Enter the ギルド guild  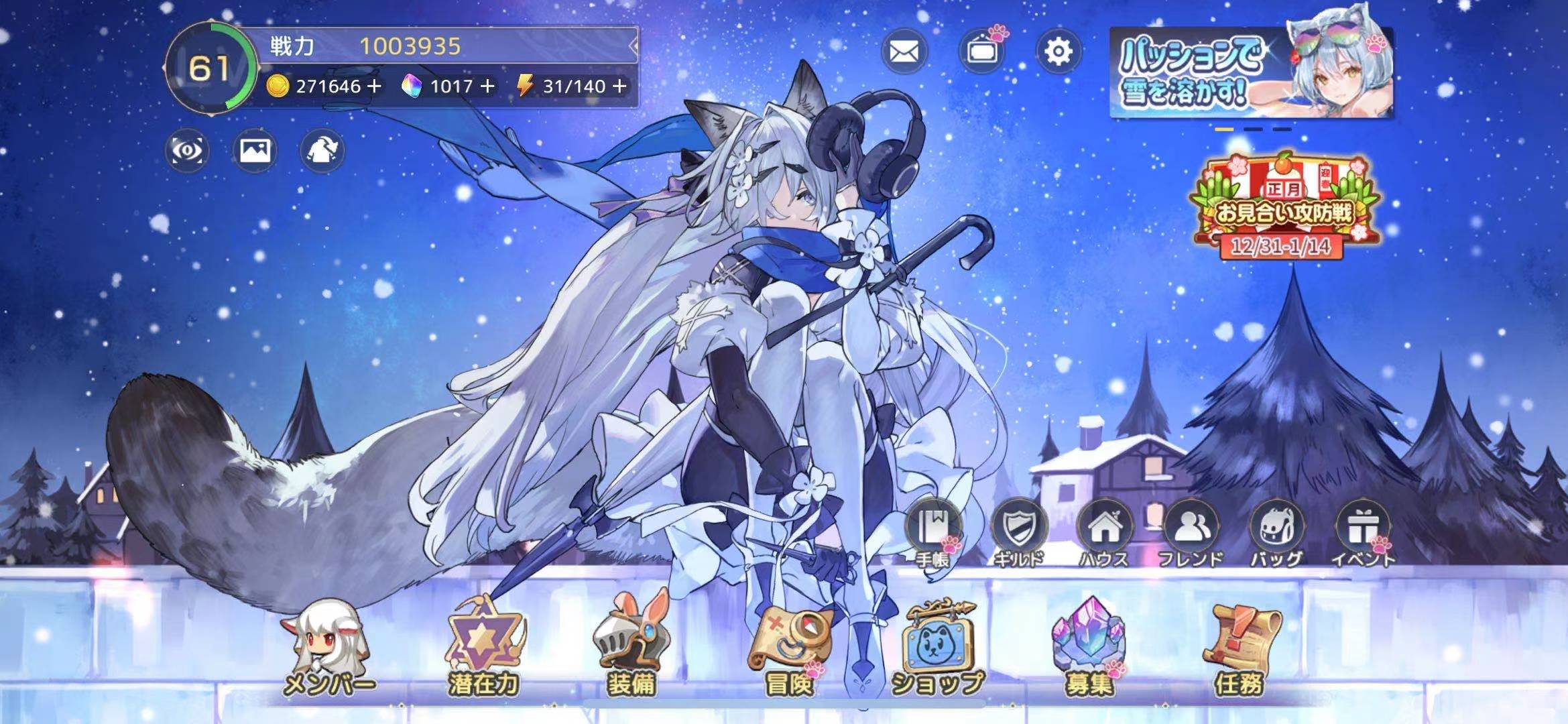tap(1018, 532)
